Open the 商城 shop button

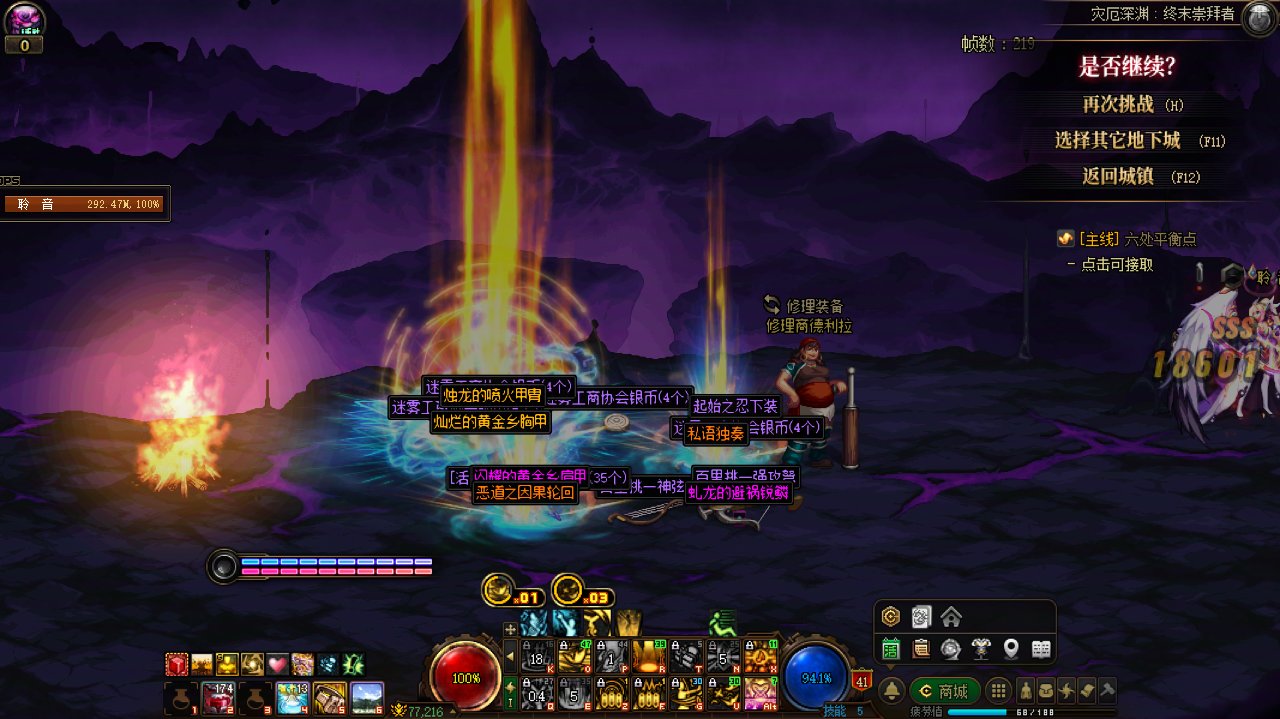click(x=945, y=691)
